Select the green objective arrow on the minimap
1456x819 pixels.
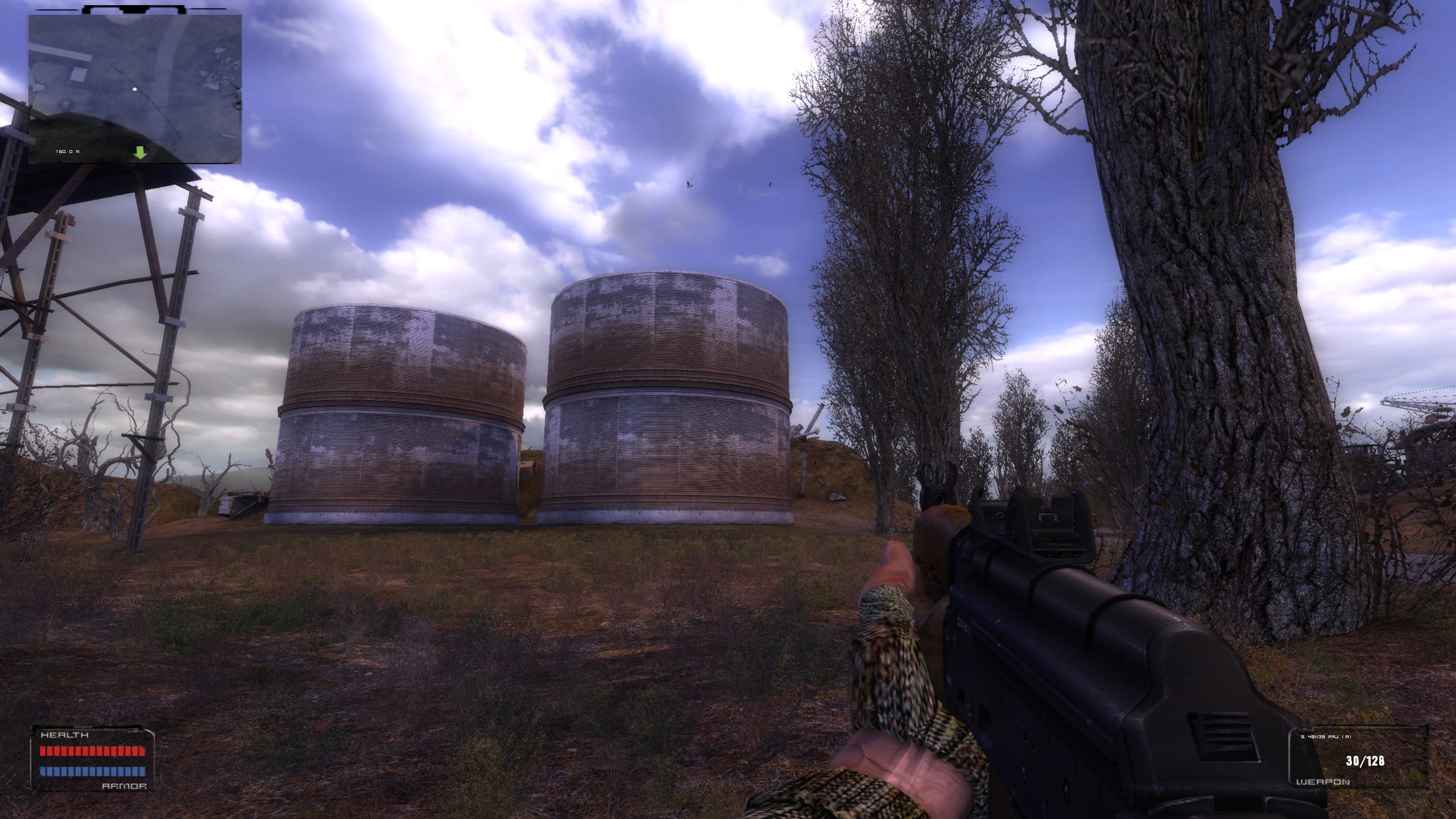[x=140, y=152]
